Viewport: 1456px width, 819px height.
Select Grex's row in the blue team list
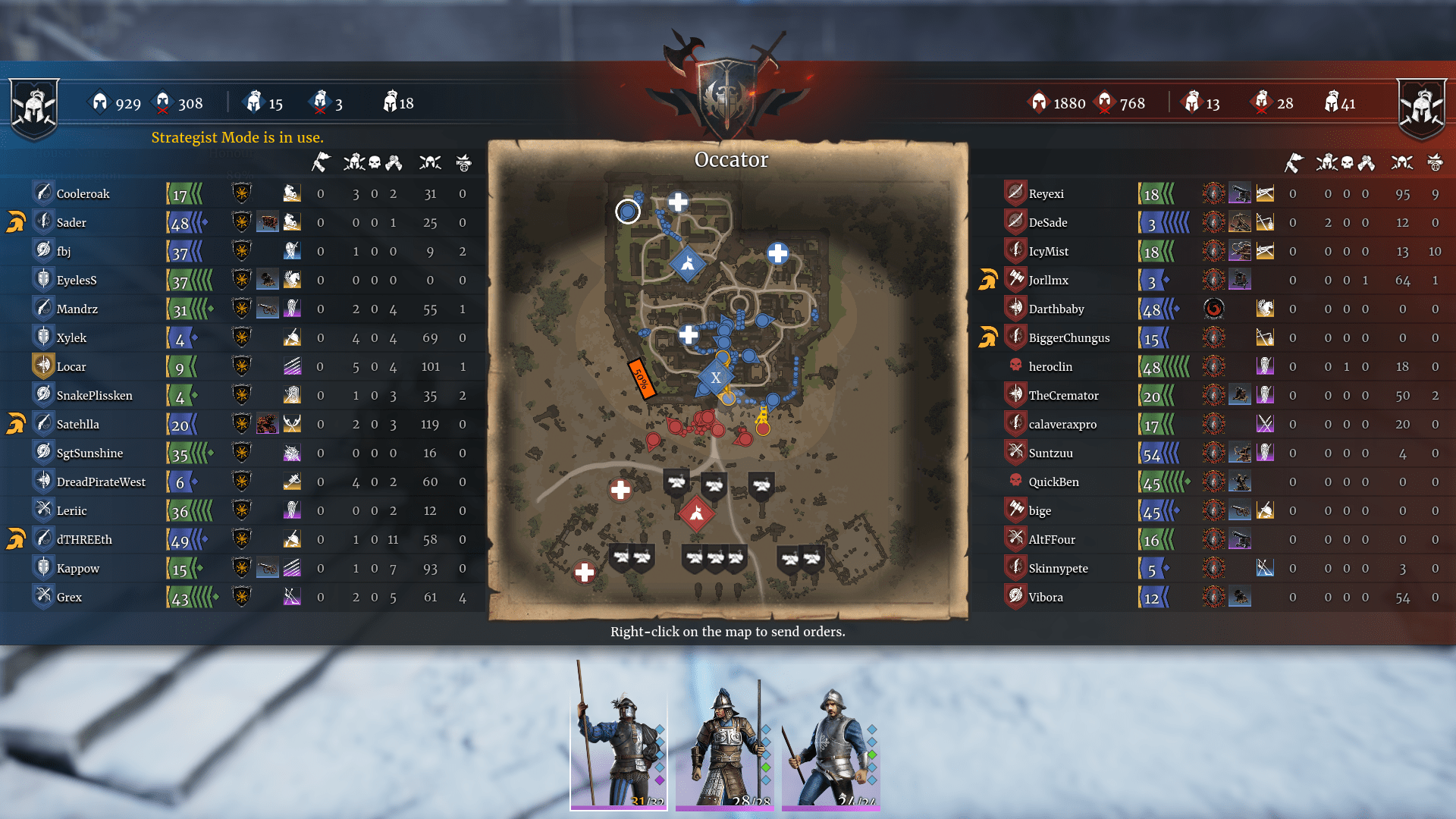point(69,598)
